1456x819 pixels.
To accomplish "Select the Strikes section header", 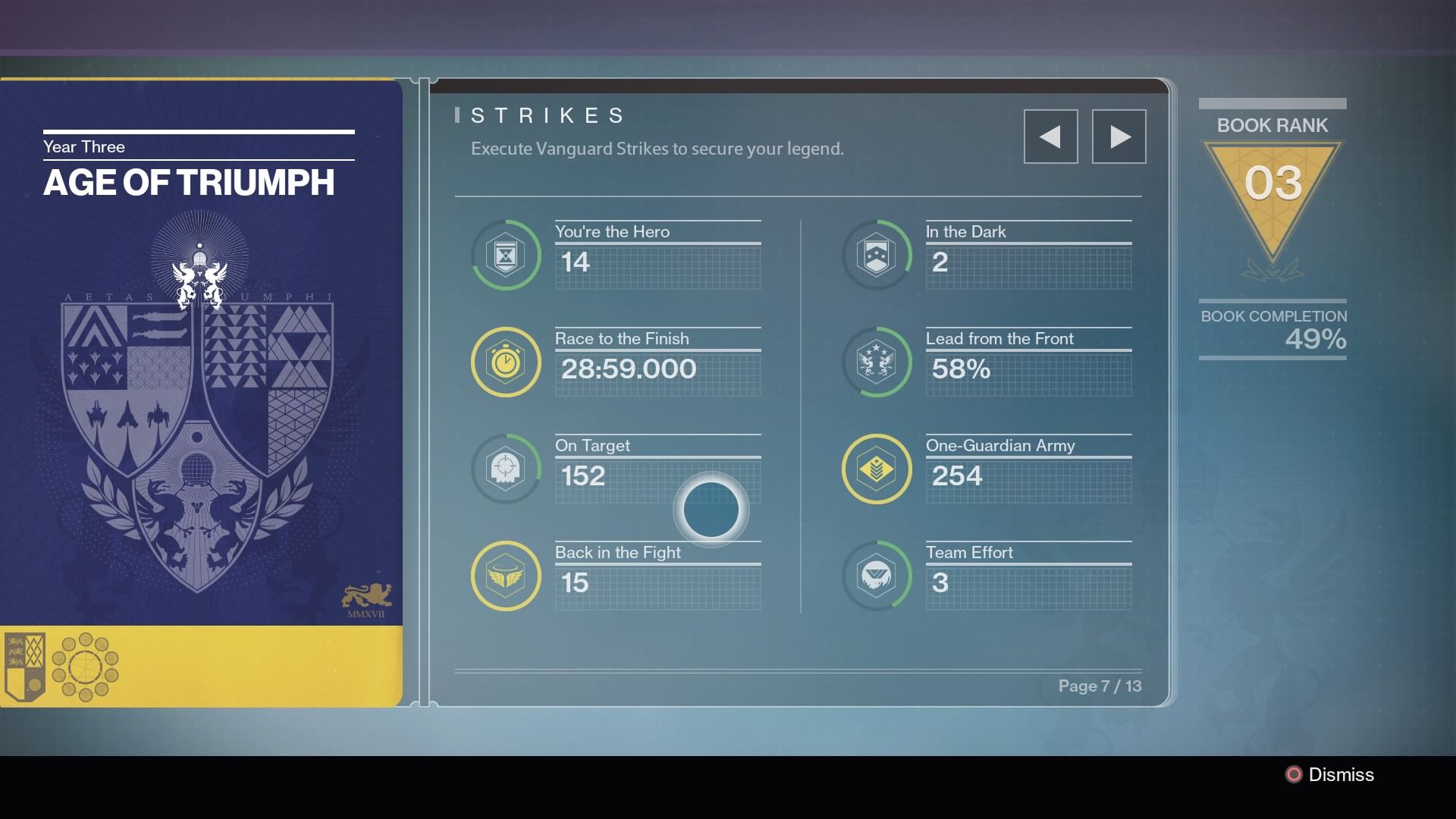I will [544, 115].
